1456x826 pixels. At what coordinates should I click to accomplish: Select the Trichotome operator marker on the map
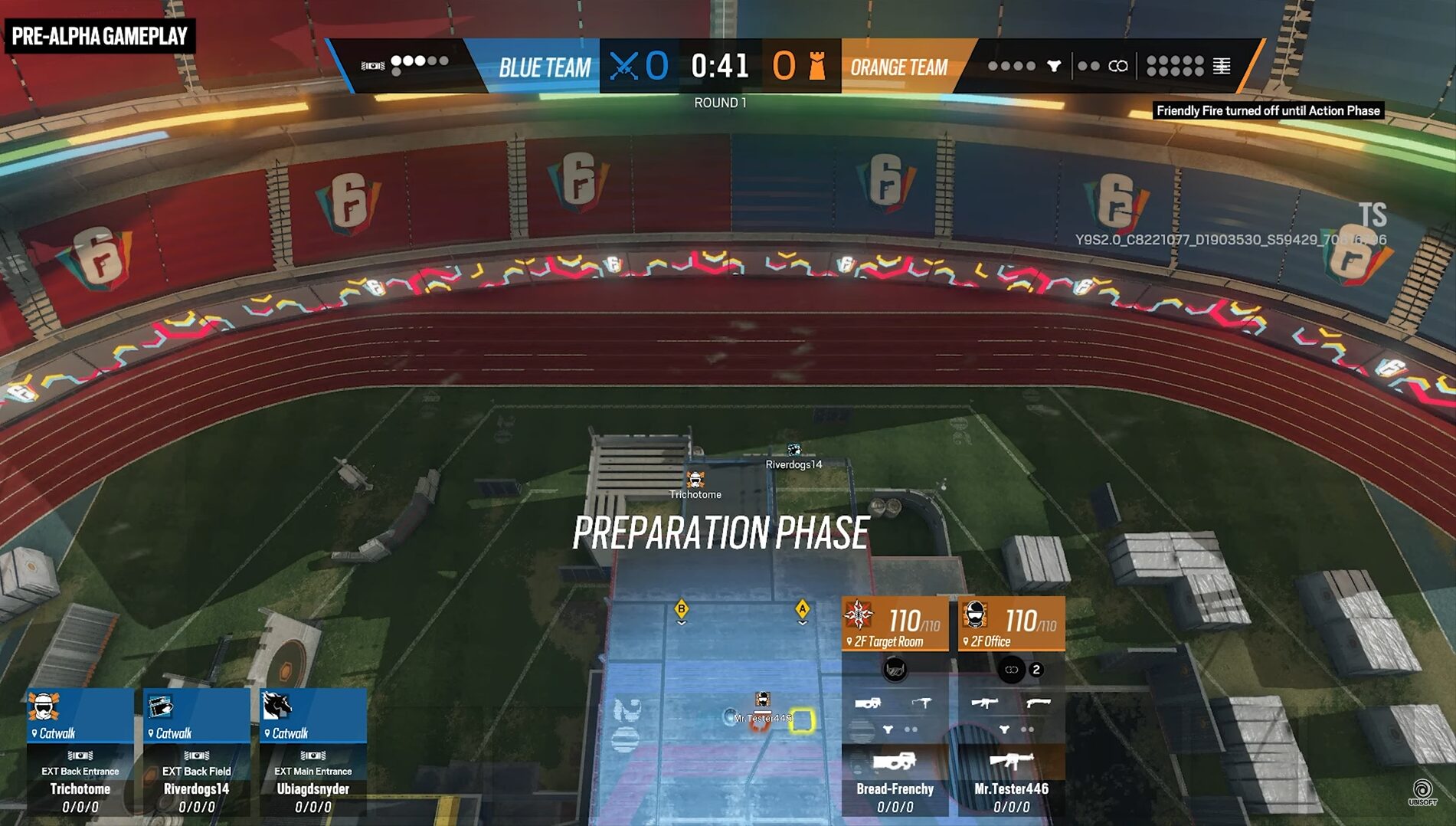pyautogui.click(x=695, y=480)
